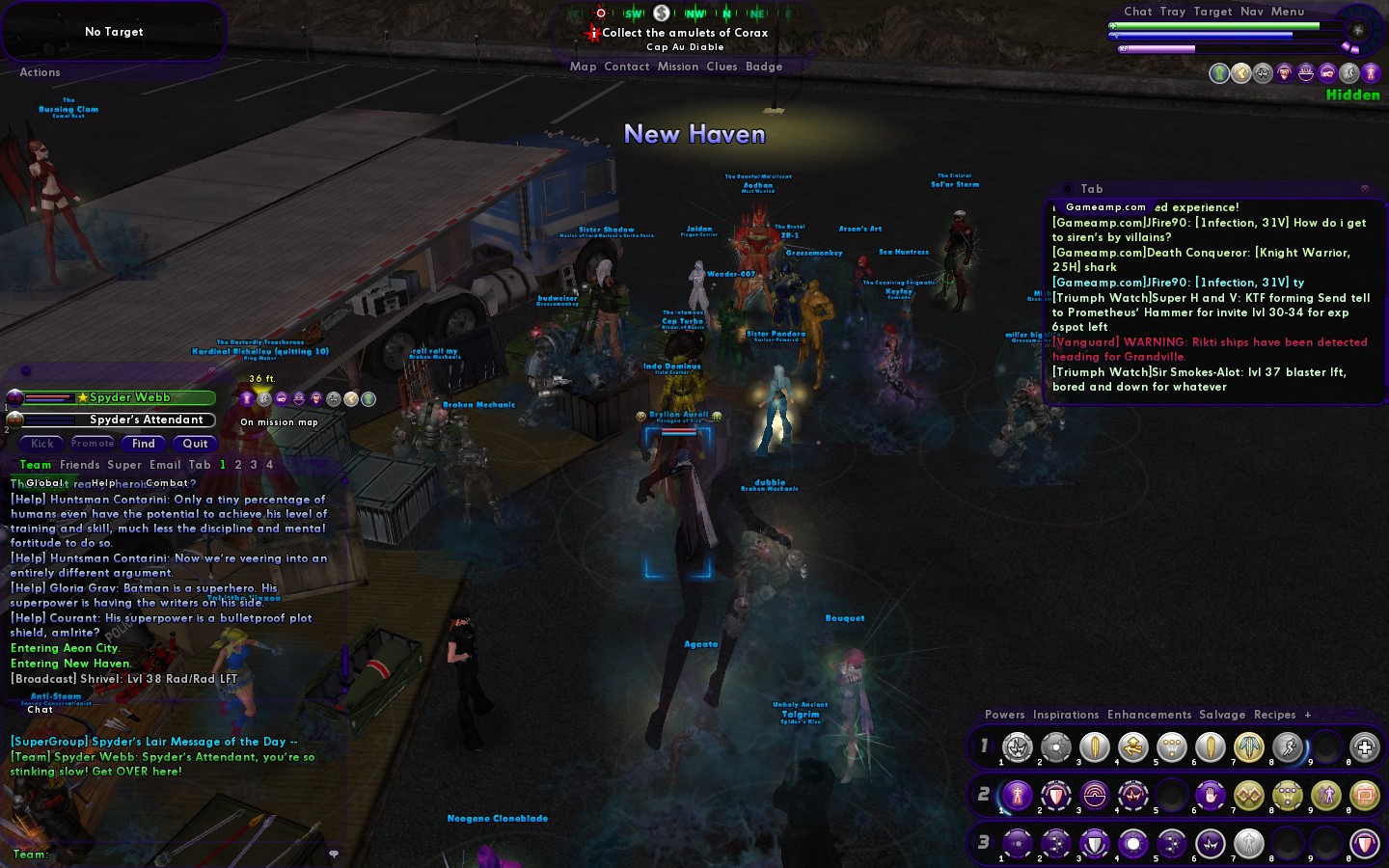
Task: Toggle the Tray window from the top bar
Action: 1172,12
